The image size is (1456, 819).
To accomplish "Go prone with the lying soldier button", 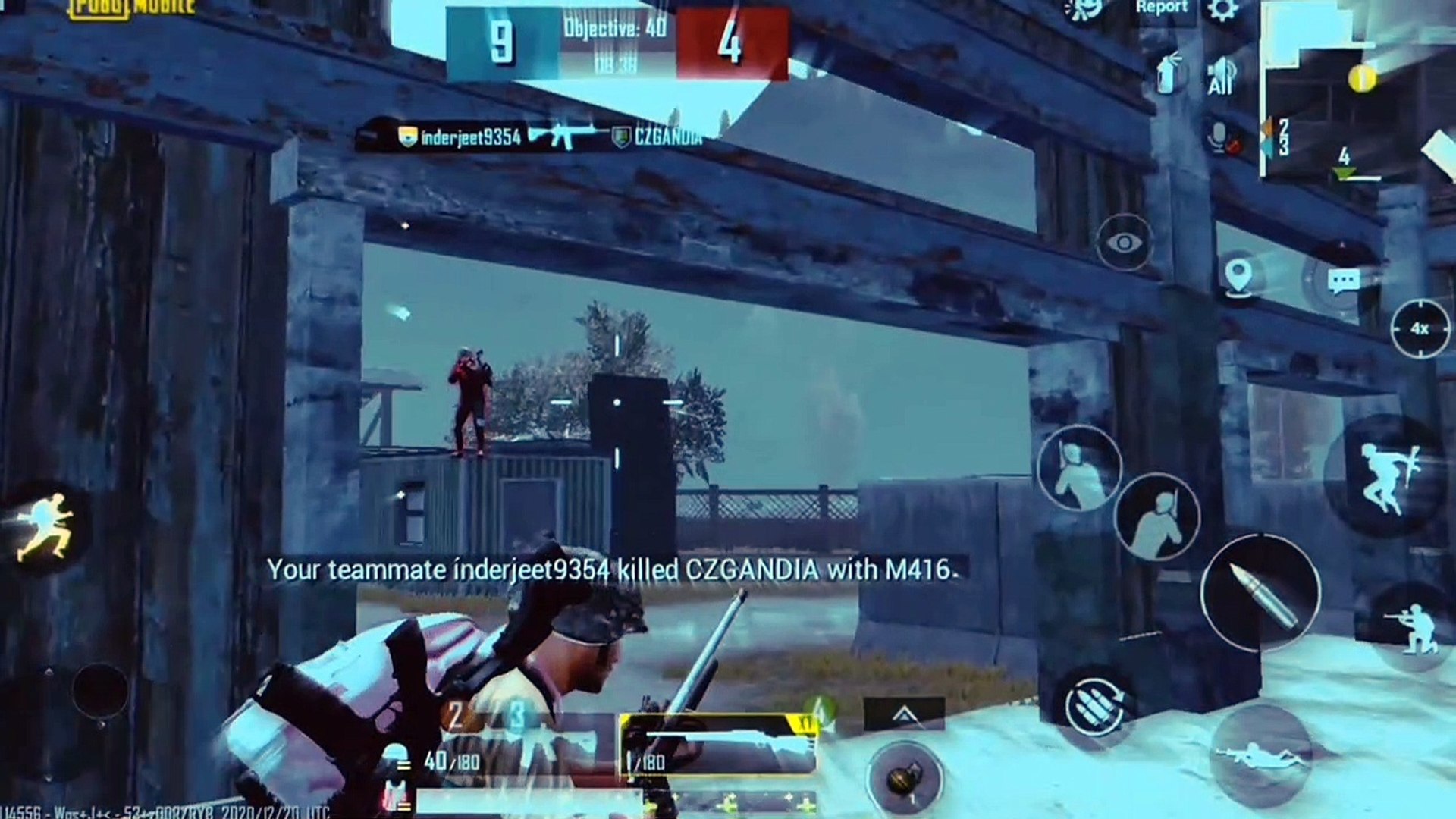I will [x=1260, y=755].
